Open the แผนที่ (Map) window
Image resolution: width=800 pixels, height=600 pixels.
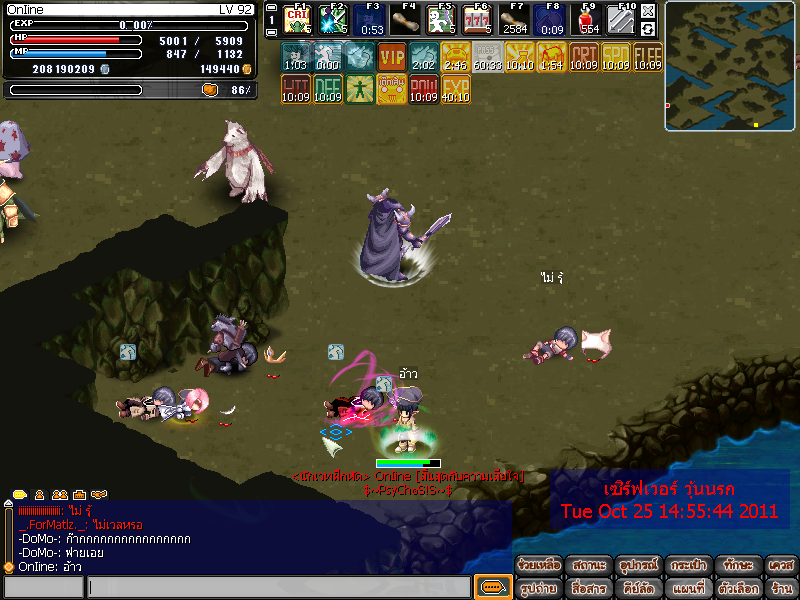(688, 588)
